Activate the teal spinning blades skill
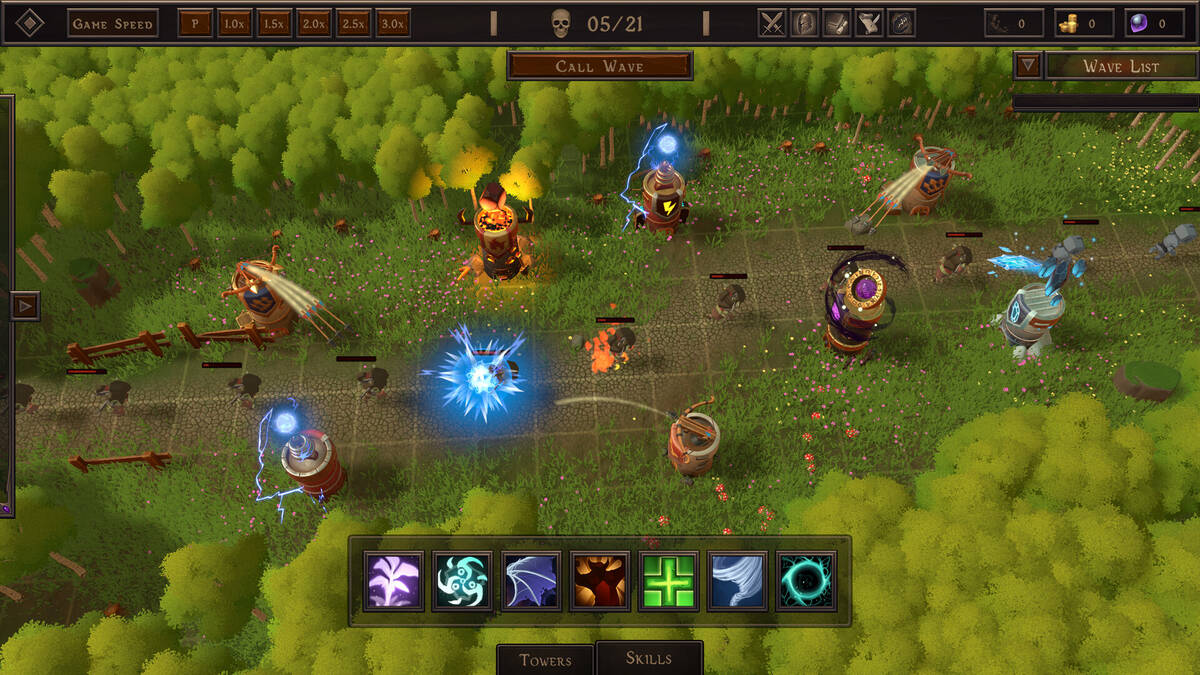The width and height of the screenshot is (1200, 675). [x=462, y=581]
